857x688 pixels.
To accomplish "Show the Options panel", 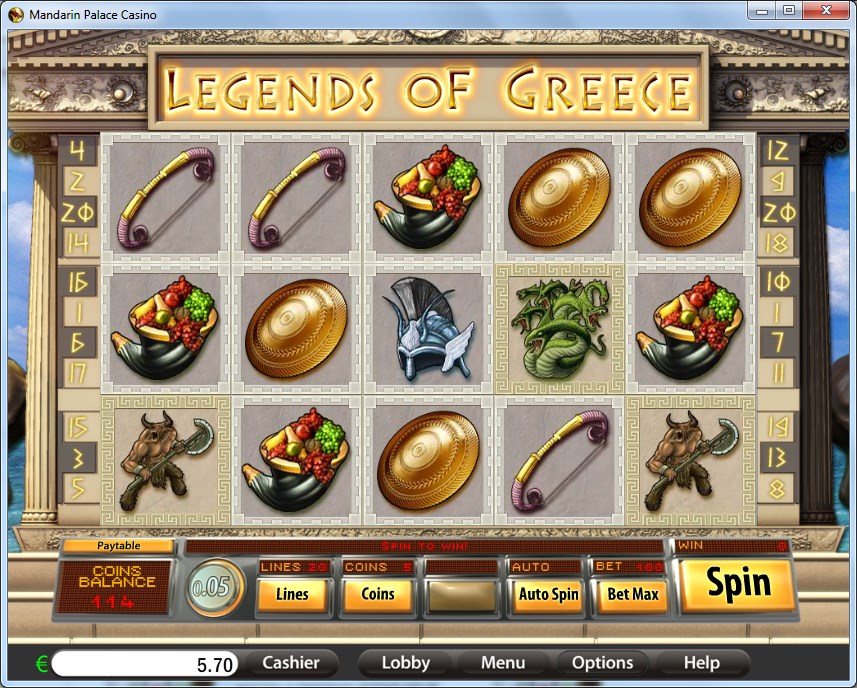I will coord(602,662).
